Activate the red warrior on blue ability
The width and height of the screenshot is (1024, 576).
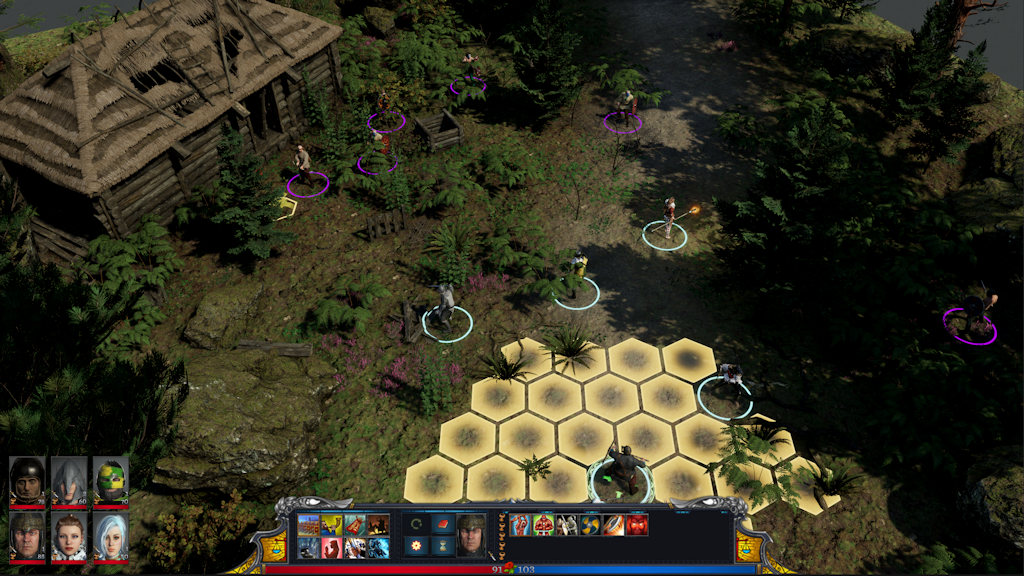[521, 525]
